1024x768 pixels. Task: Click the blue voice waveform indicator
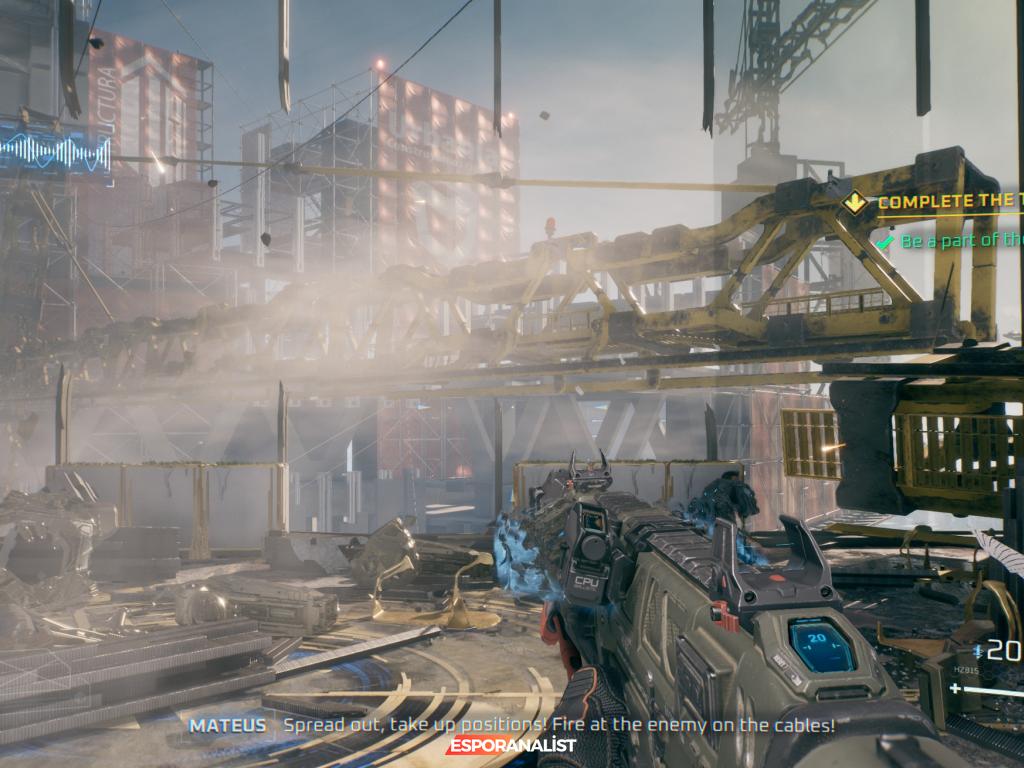click(x=55, y=153)
